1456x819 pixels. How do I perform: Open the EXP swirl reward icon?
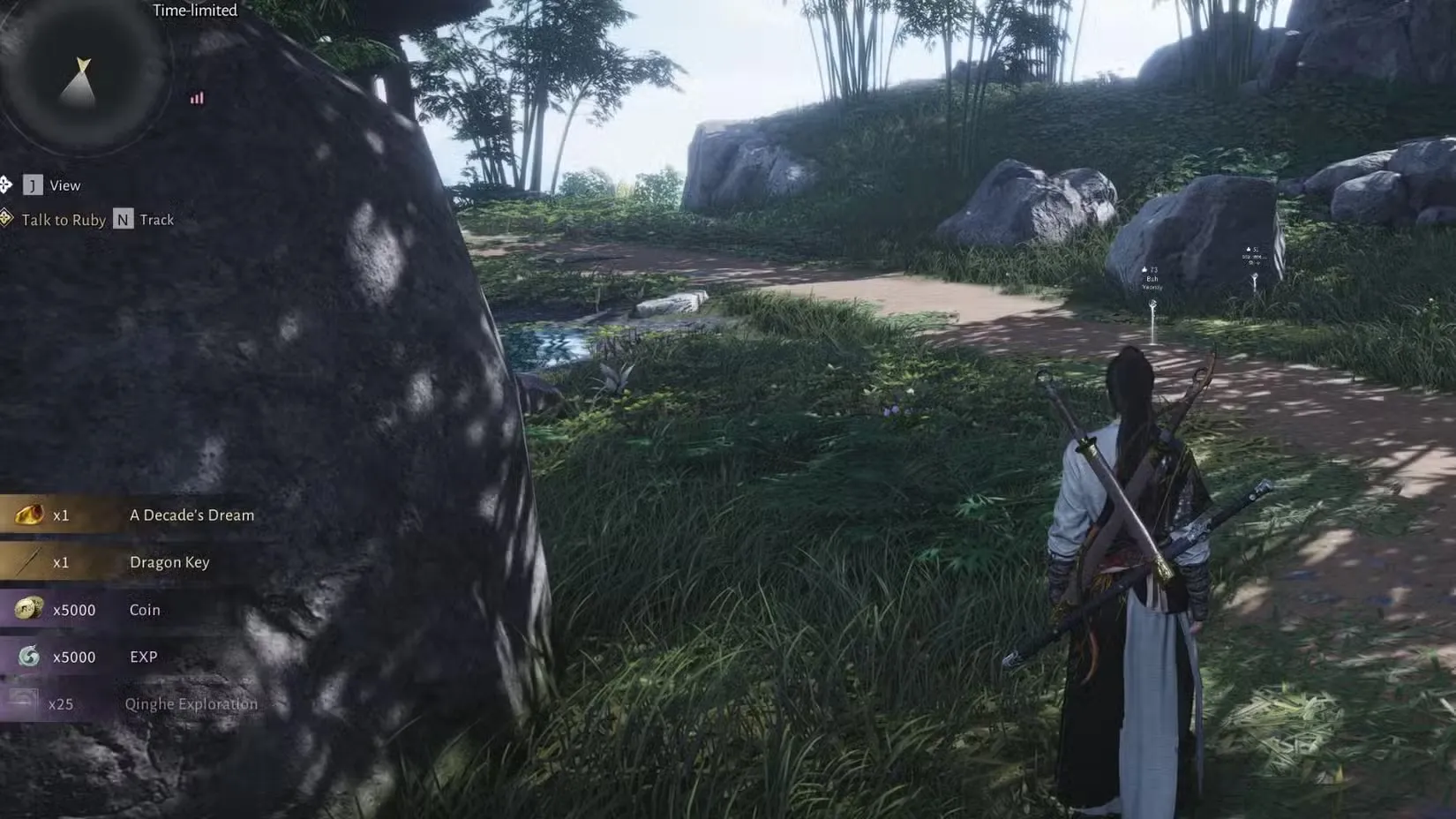29,657
